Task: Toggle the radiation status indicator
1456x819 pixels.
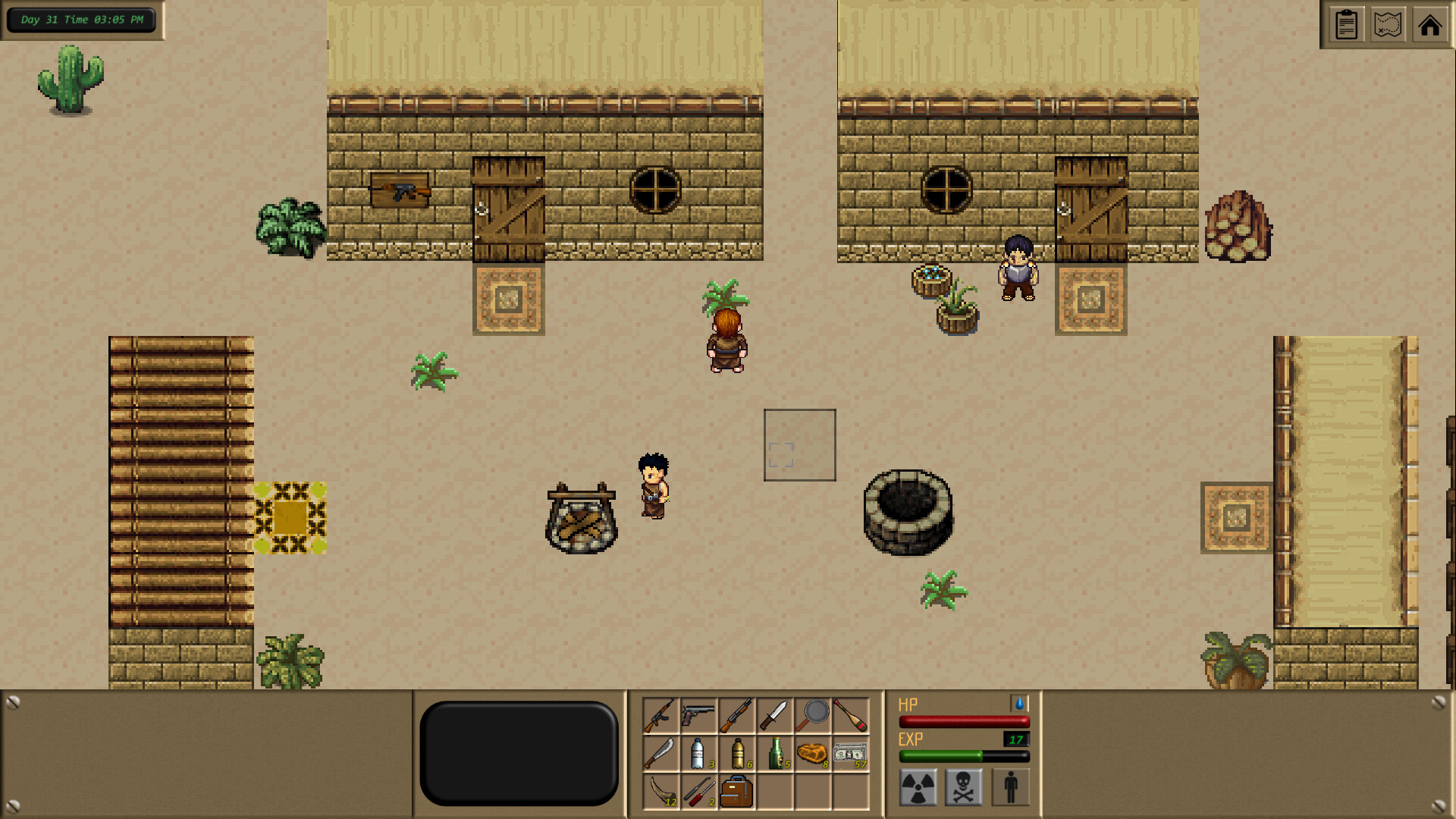Action: point(919,786)
